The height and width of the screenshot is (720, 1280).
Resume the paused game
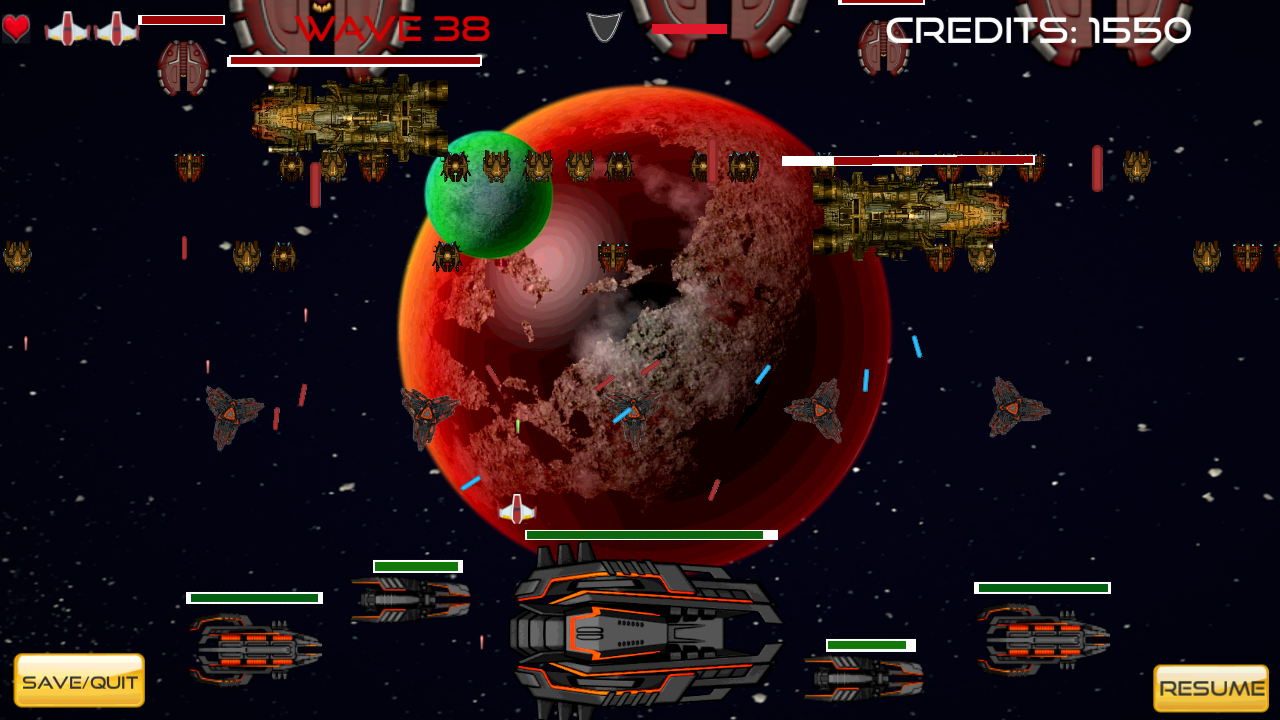point(1211,688)
